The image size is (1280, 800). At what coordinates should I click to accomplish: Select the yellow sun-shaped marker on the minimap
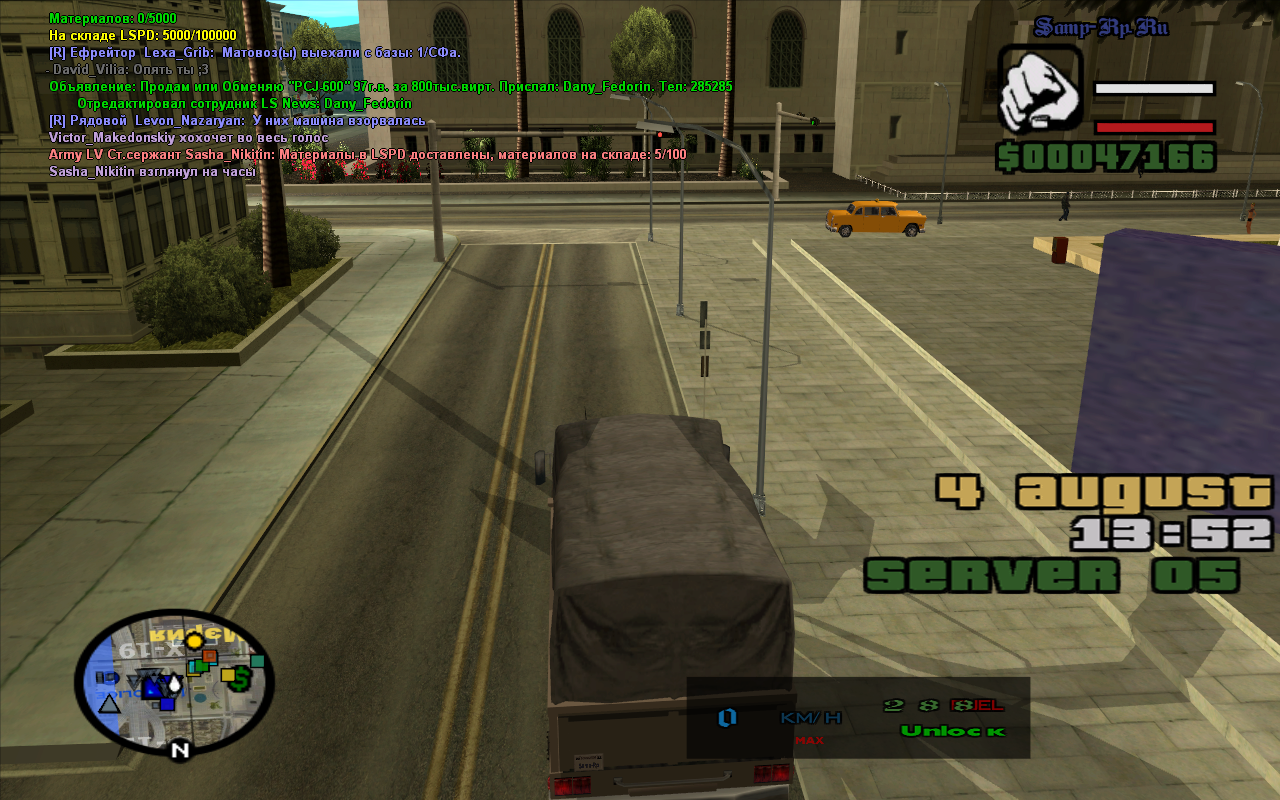[x=194, y=641]
